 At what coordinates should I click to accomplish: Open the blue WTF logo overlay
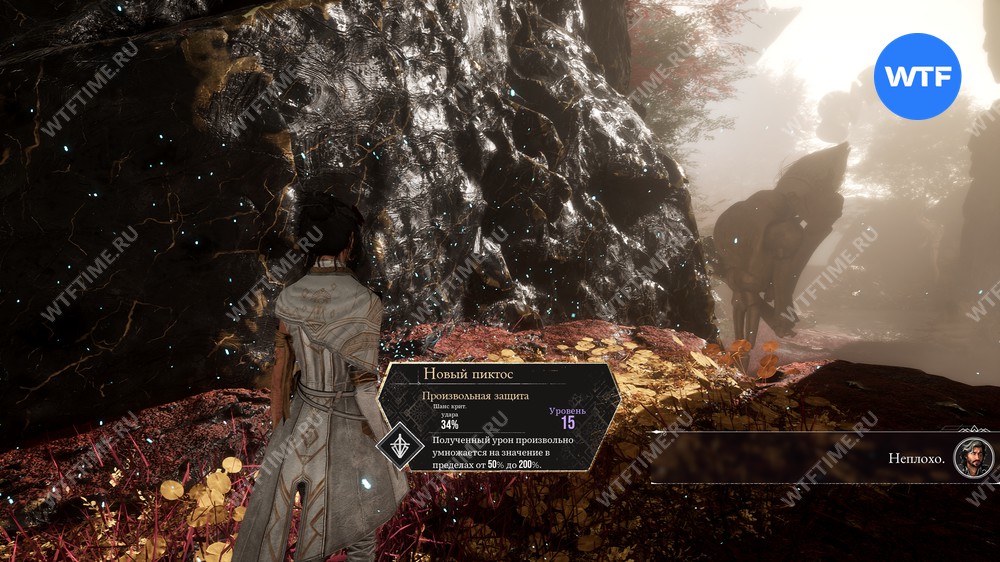tap(917, 77)
